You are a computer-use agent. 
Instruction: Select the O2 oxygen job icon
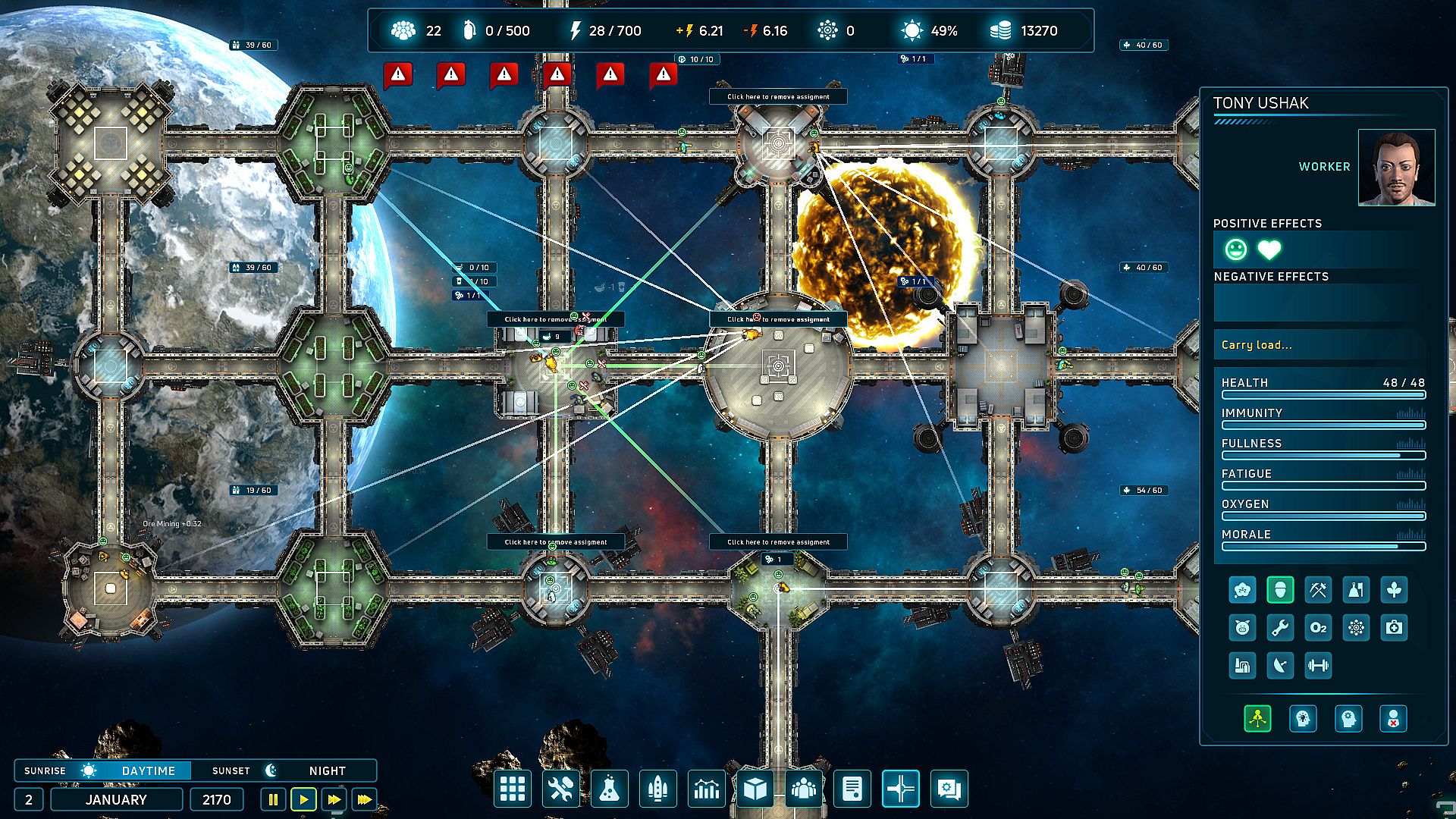point(1318,628)
